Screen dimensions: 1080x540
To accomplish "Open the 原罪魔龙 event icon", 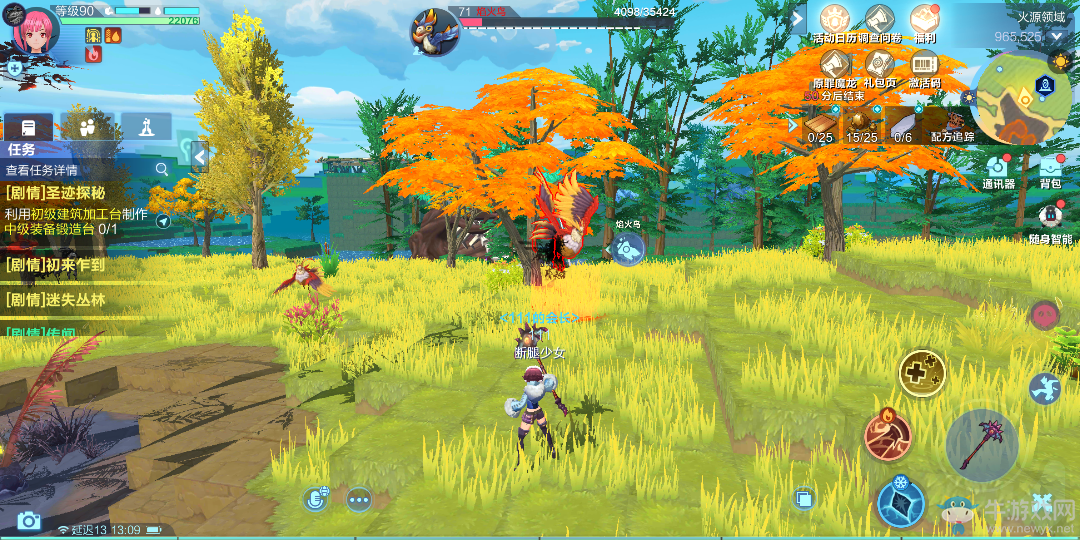I will click(835, 65).
